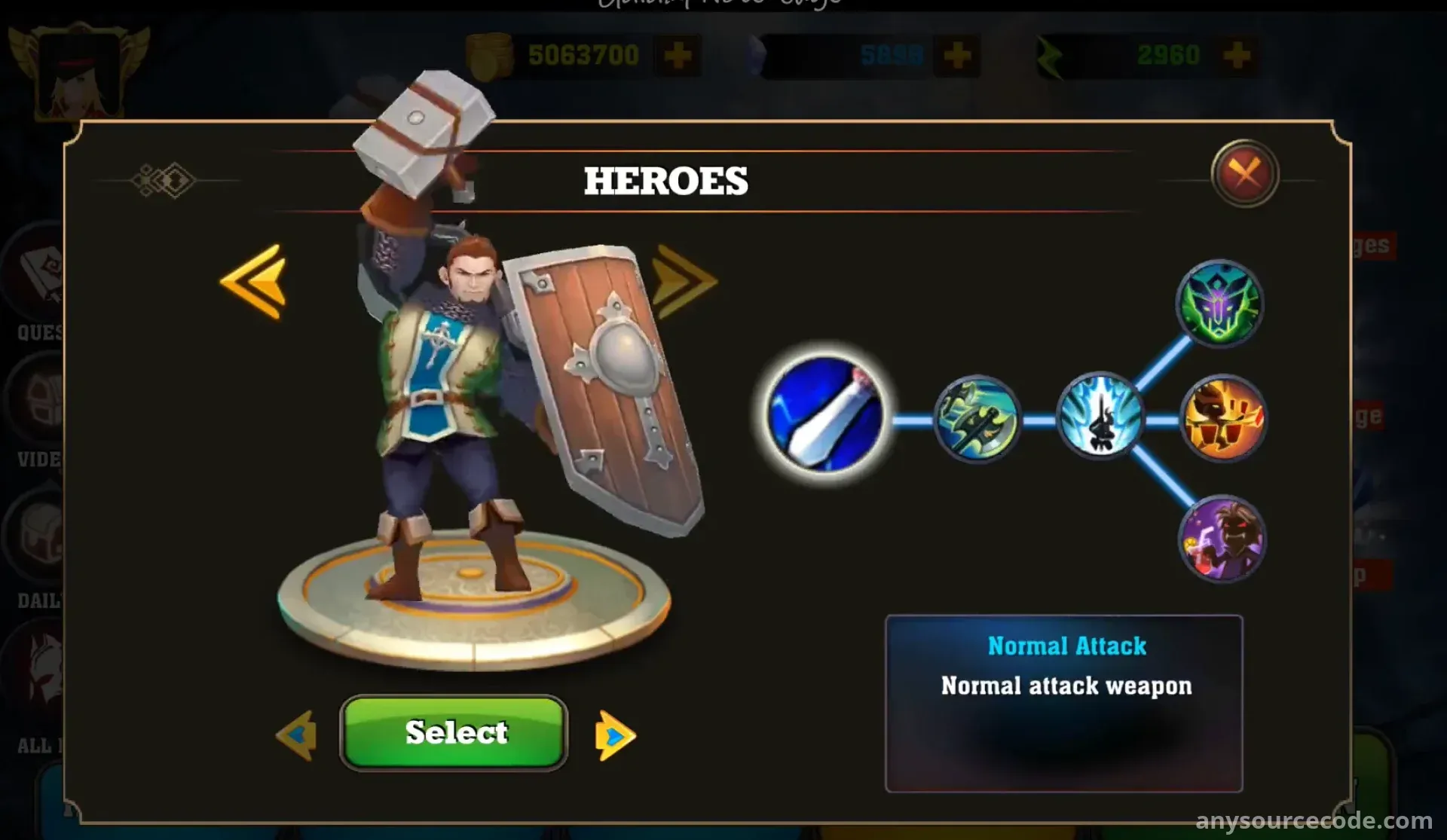
Task: Select the purple dark figure skill
Action: pyautogui.click(x=1222, y=539)
